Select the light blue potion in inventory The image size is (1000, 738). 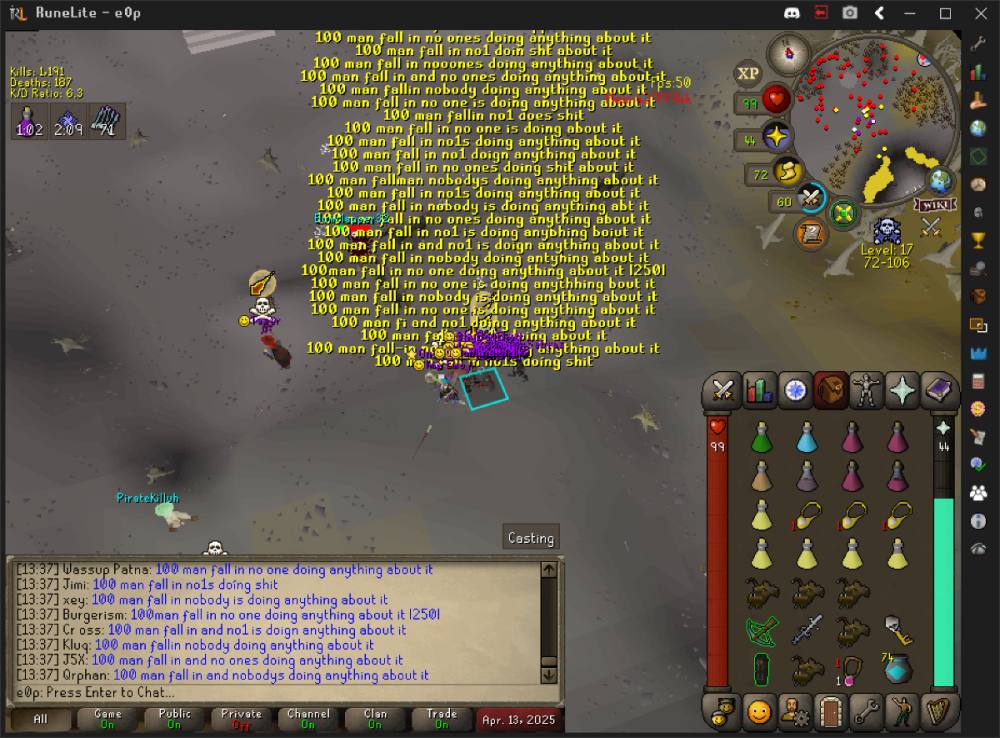(807, 436)
